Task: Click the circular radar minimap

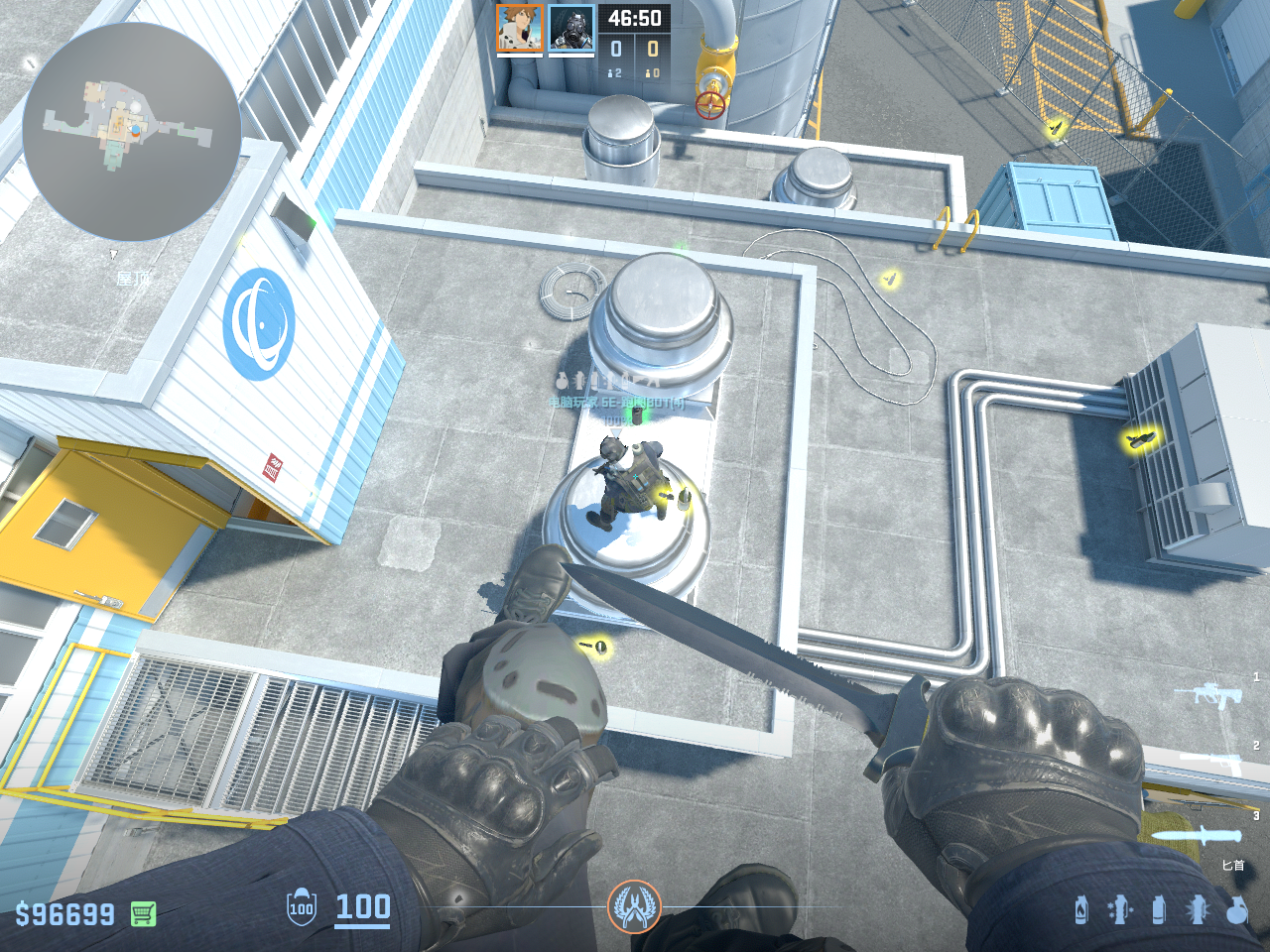Action: click(131, 132)
